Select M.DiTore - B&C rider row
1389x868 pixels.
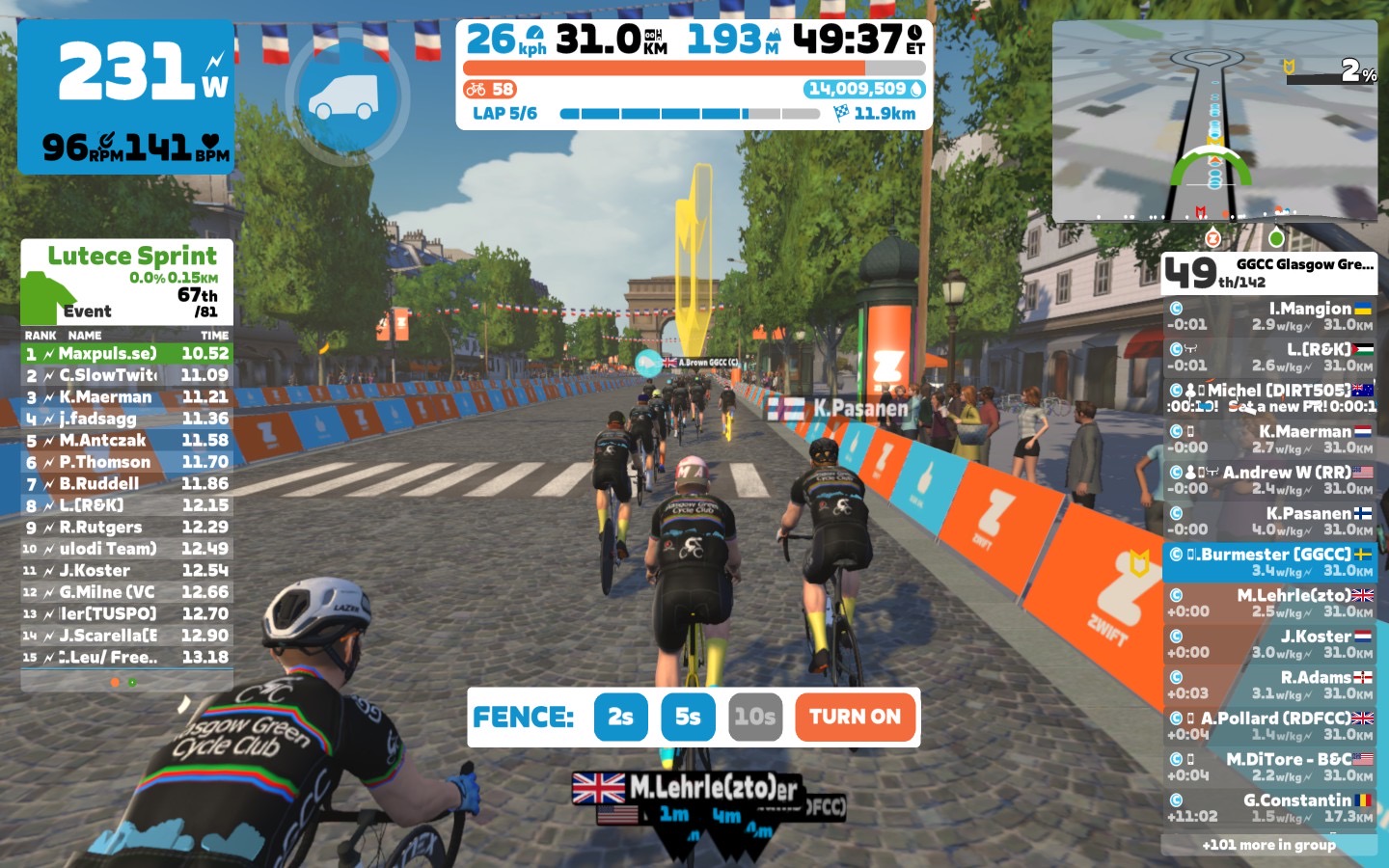[x=1268, y=767]
